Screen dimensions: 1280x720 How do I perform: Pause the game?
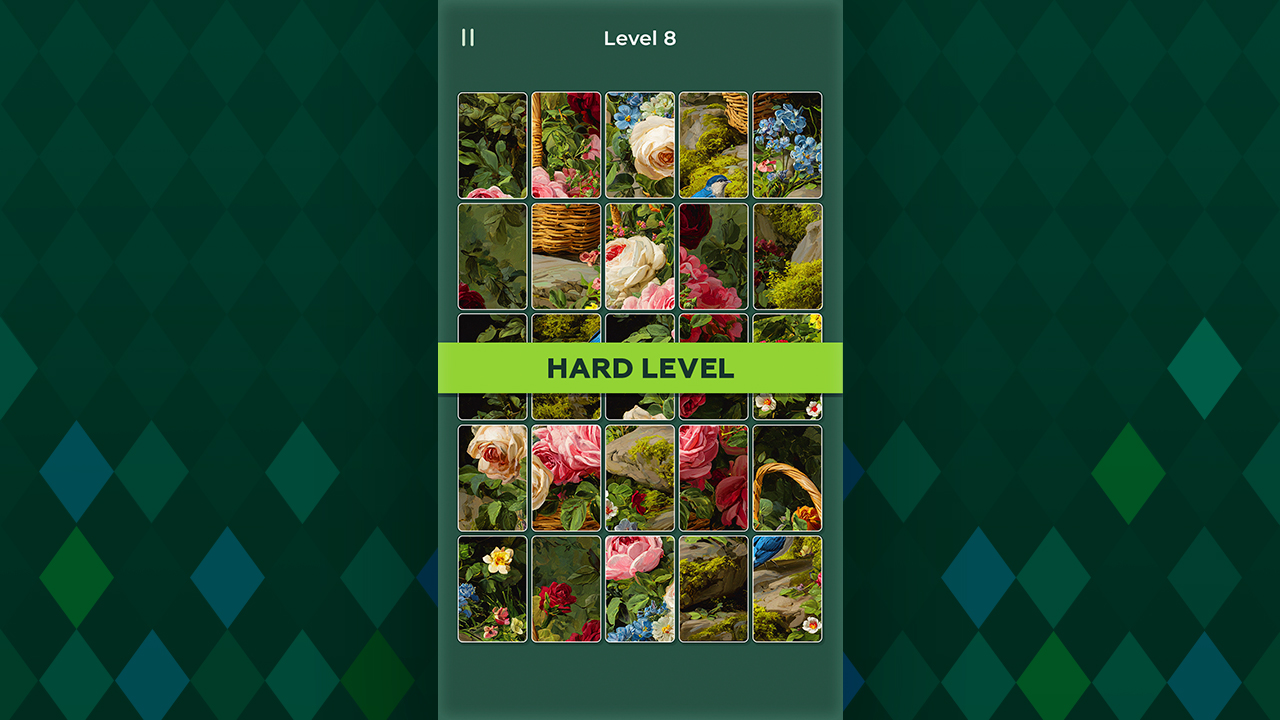click(x=468, y=38)
